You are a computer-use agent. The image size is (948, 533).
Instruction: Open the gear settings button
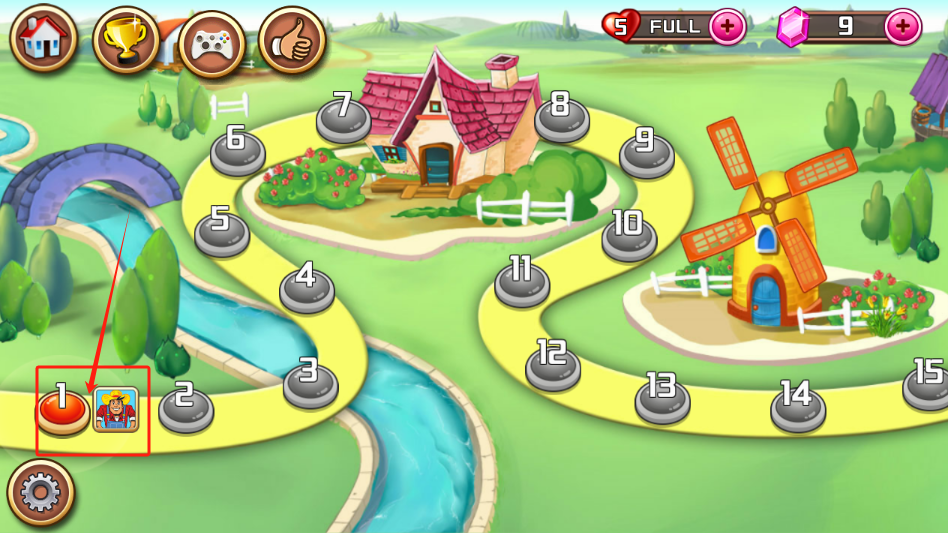coord(41,492)
